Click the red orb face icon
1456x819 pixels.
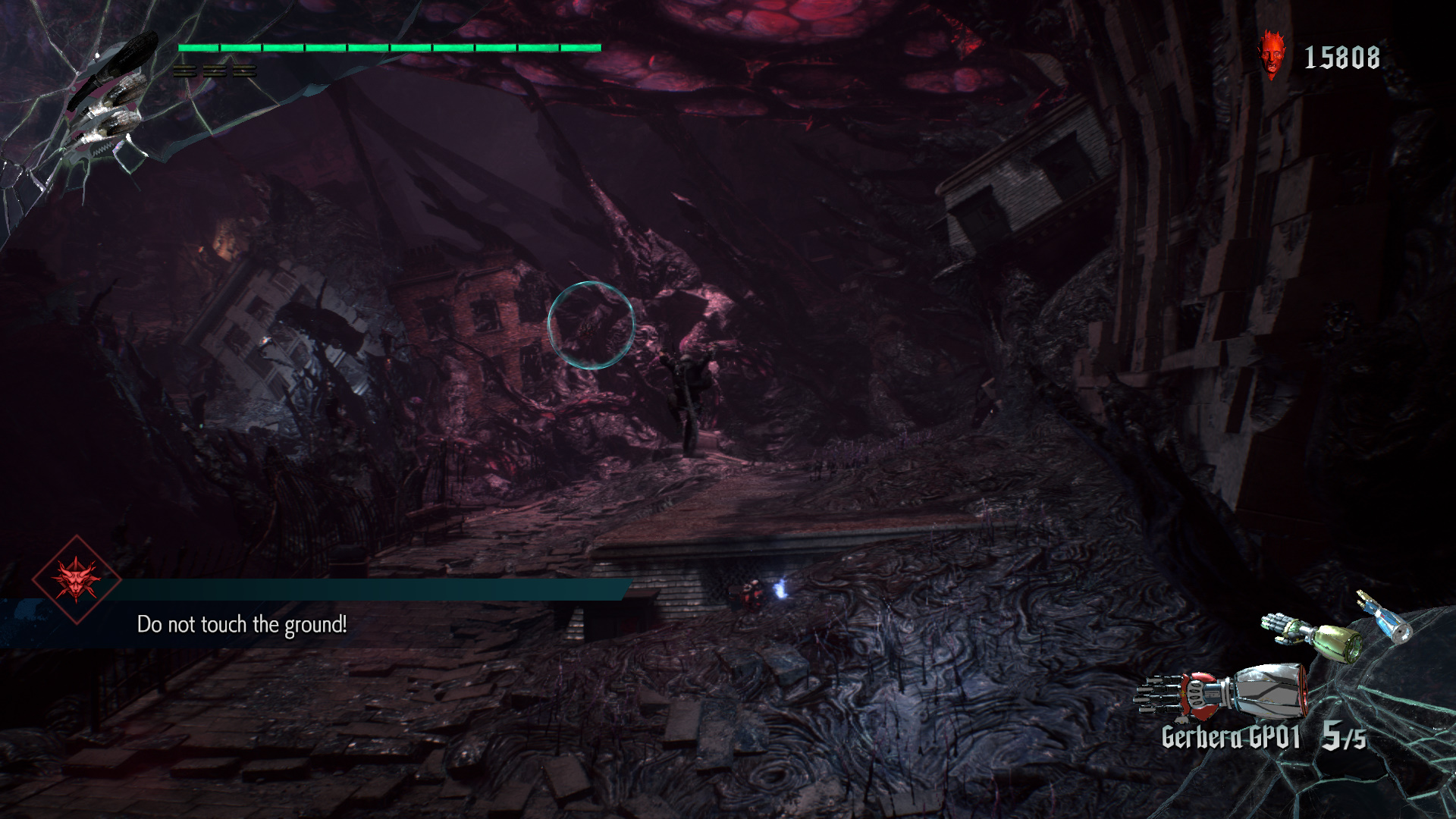[x=1272, y=55]
